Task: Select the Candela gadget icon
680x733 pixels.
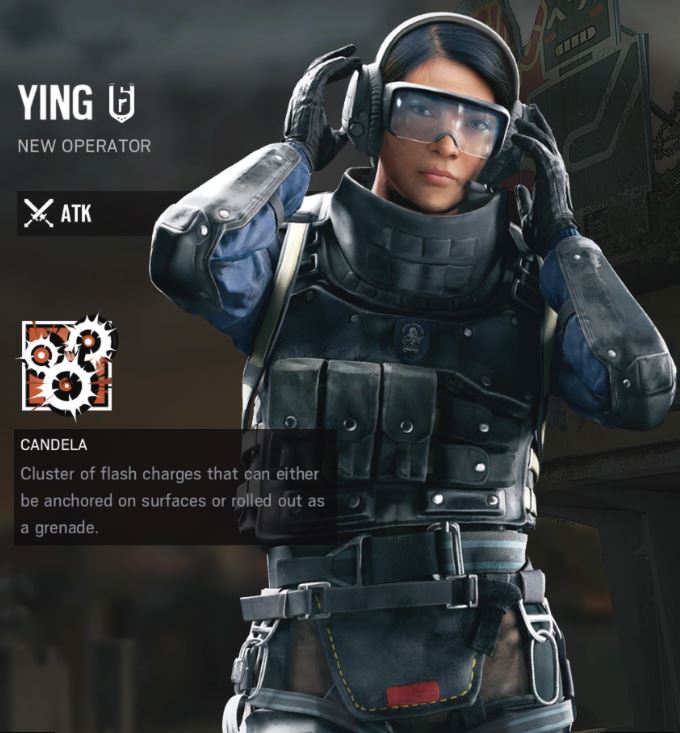Action: click(68, 366)
